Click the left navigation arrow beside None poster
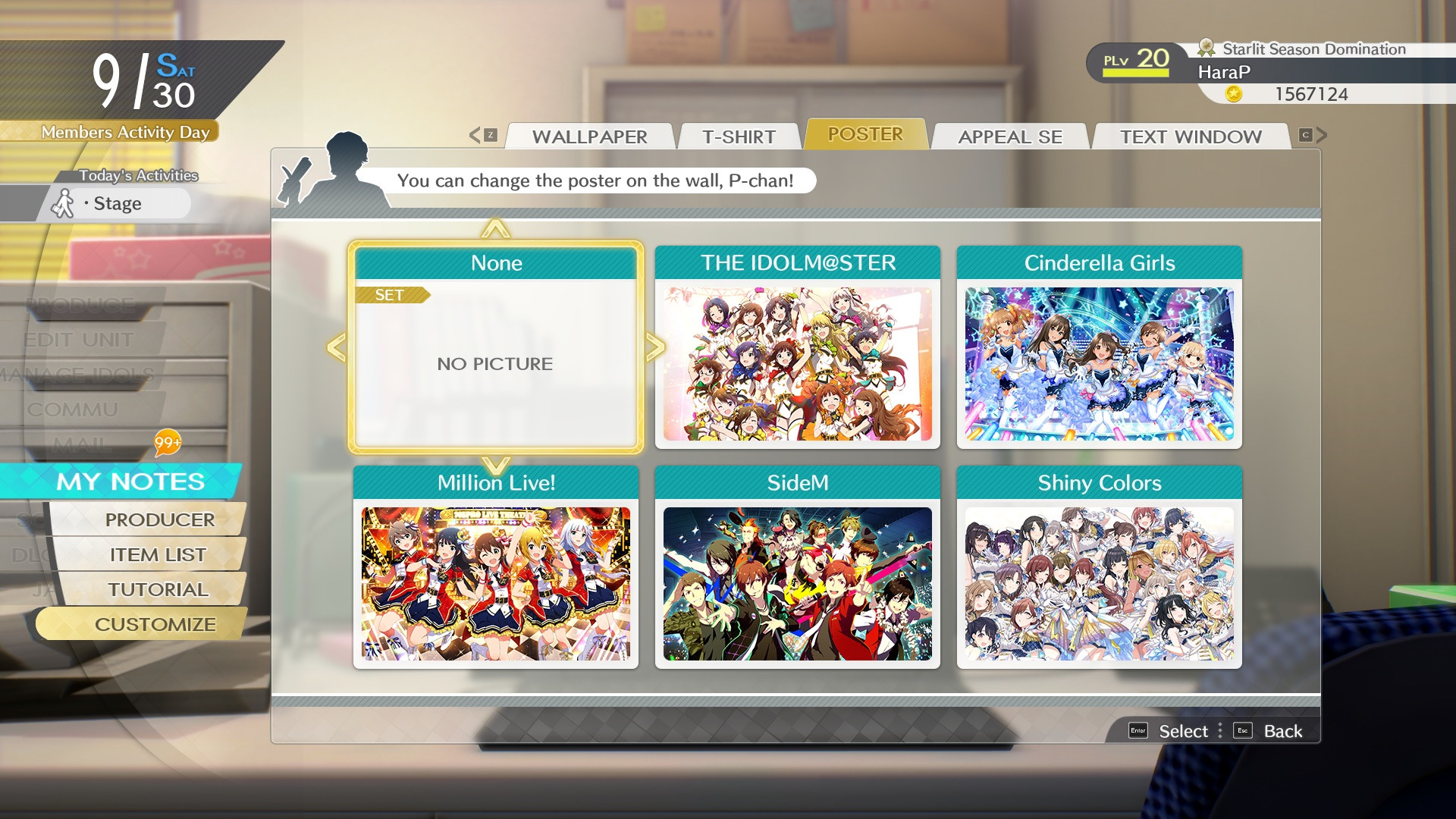This screenshot has width=1456, height=819. click(334, 349)
